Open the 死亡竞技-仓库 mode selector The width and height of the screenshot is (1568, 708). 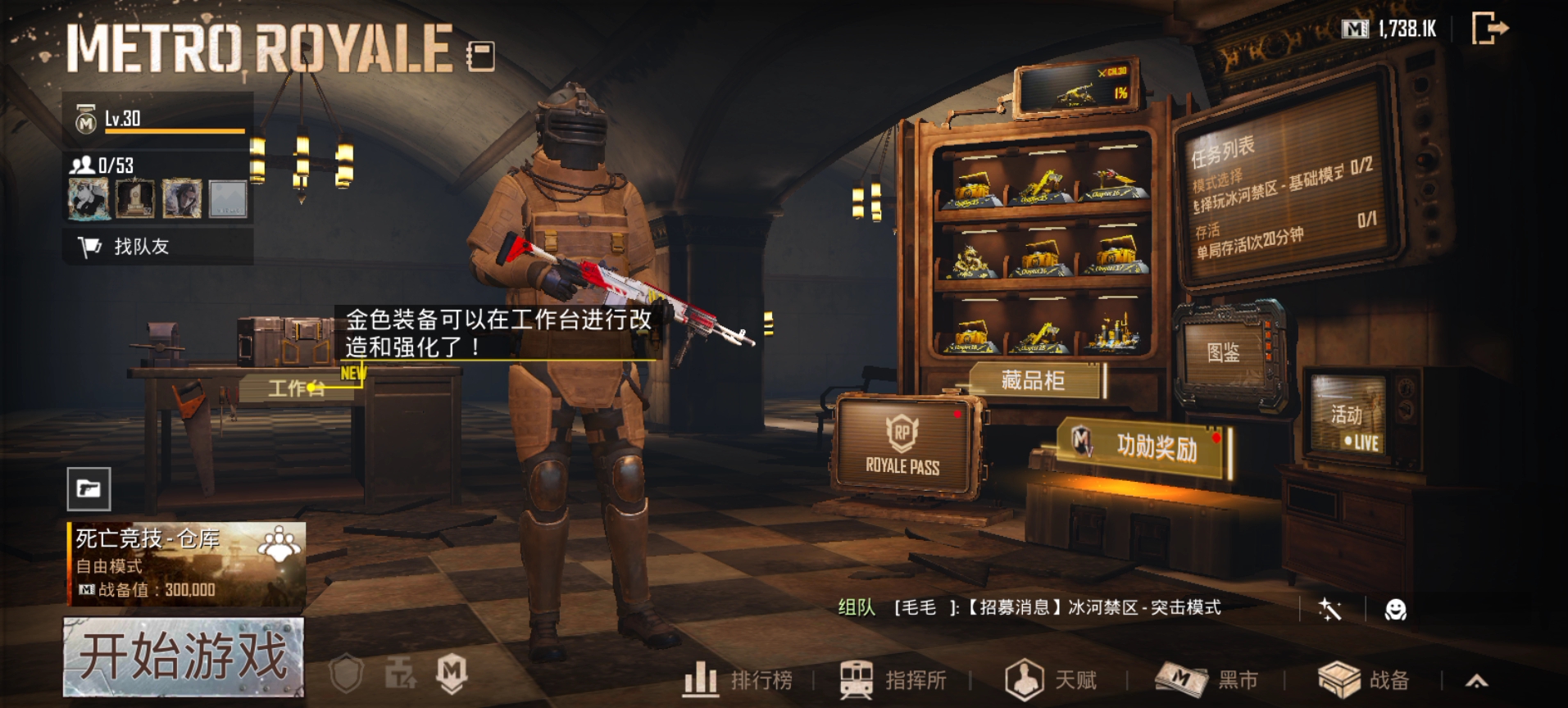coord(187,564)
